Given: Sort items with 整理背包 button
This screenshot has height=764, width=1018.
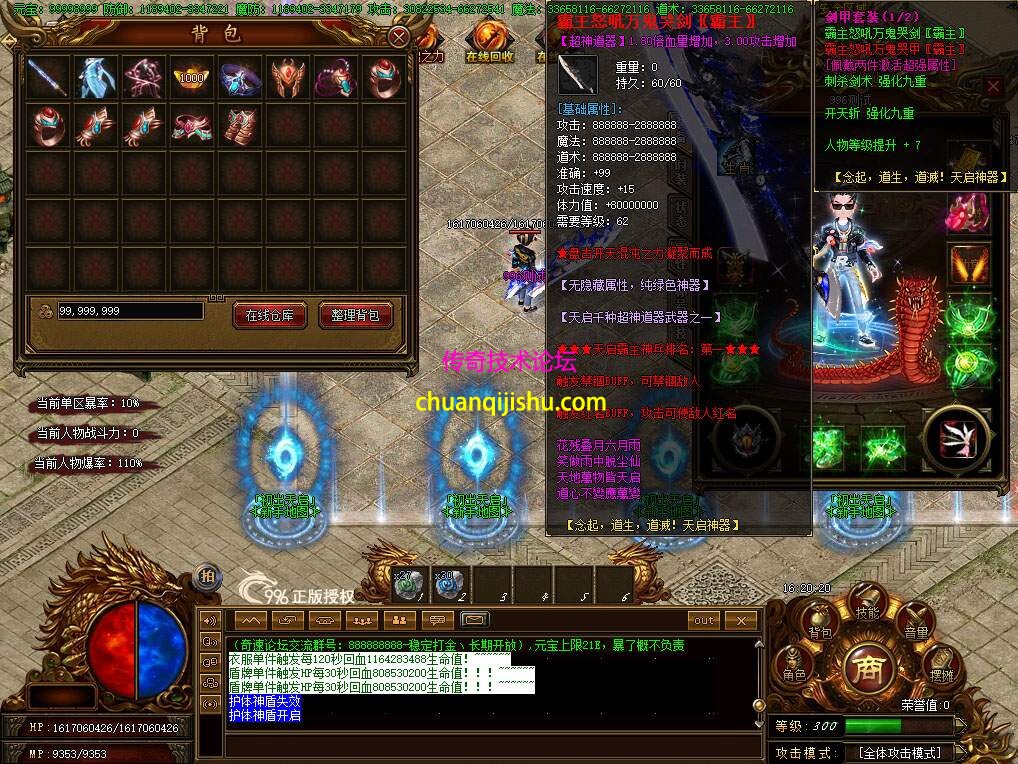Looking at the screenshot, I should pos(356,315).
